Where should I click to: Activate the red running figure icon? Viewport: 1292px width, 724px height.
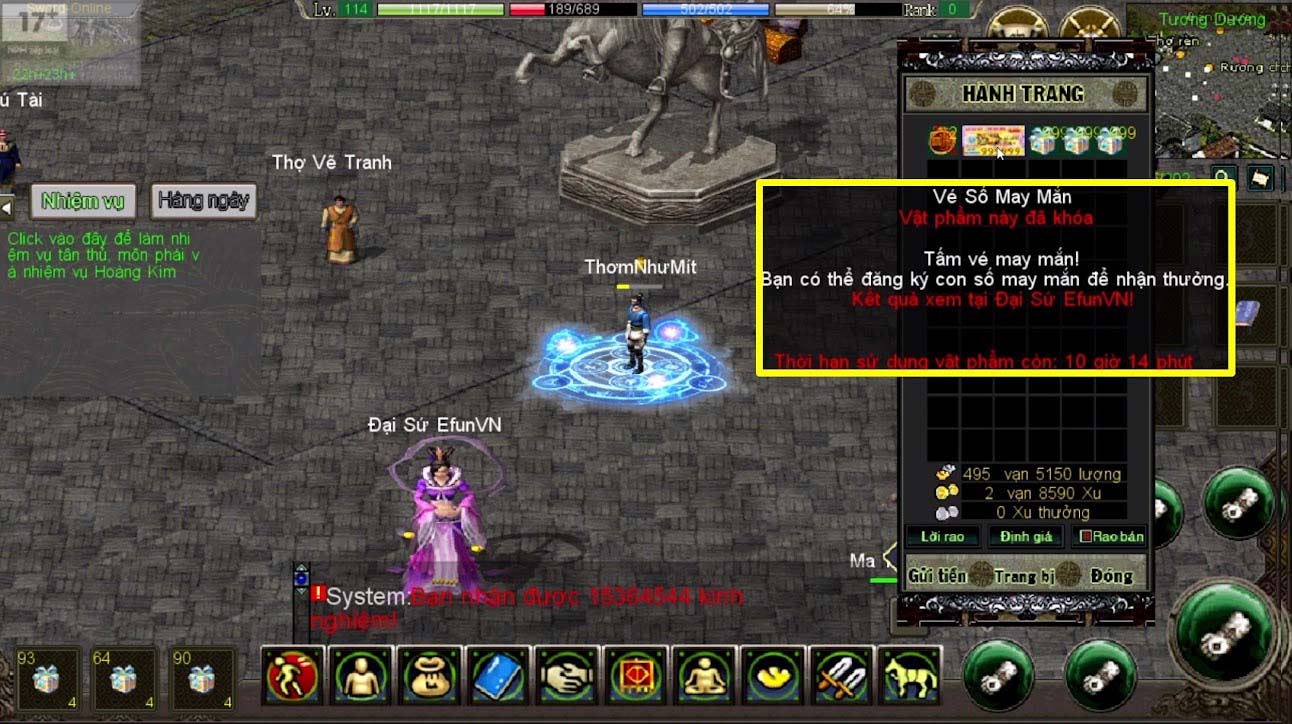point(294,675)
